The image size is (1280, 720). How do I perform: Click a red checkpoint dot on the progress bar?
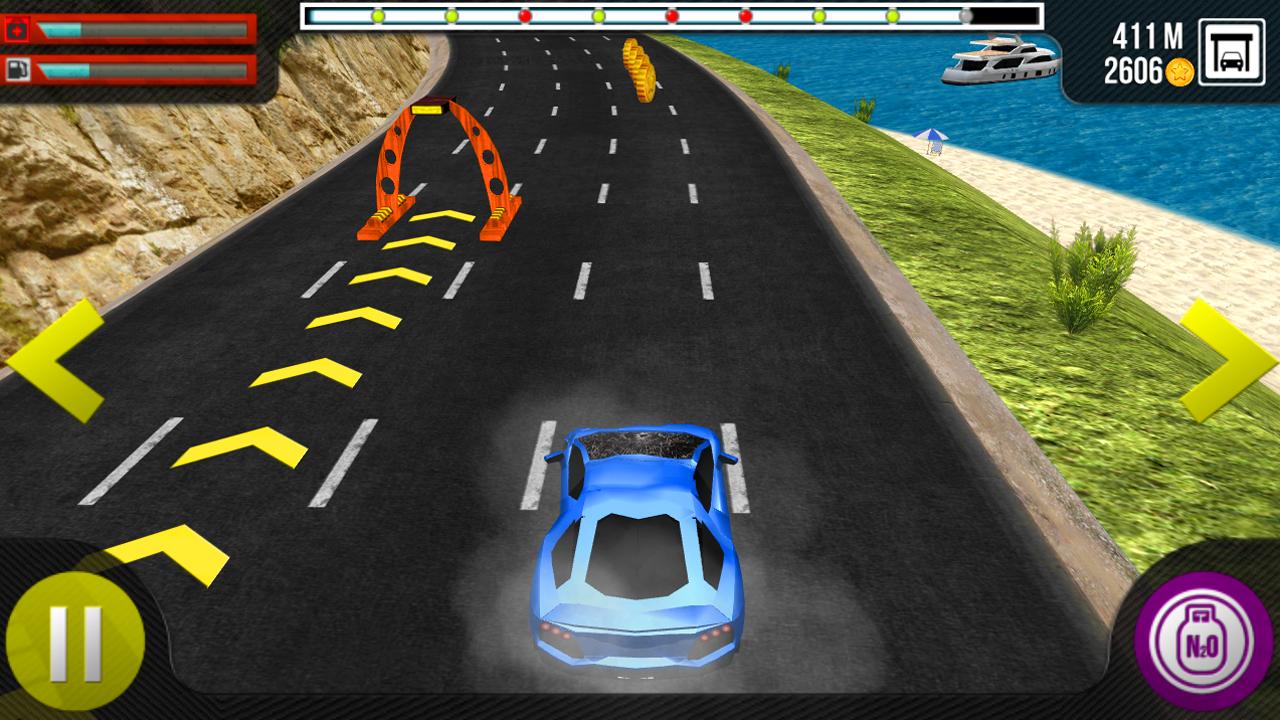[523, 15]
